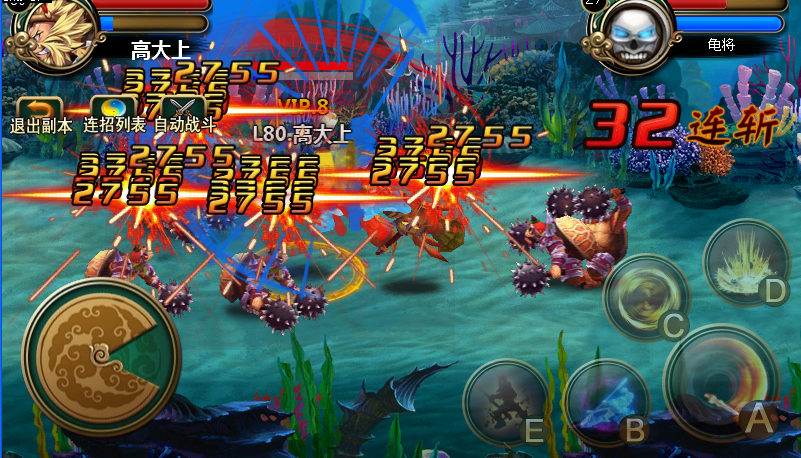Toggle 自动战斗 auto battle

[185, 112]
